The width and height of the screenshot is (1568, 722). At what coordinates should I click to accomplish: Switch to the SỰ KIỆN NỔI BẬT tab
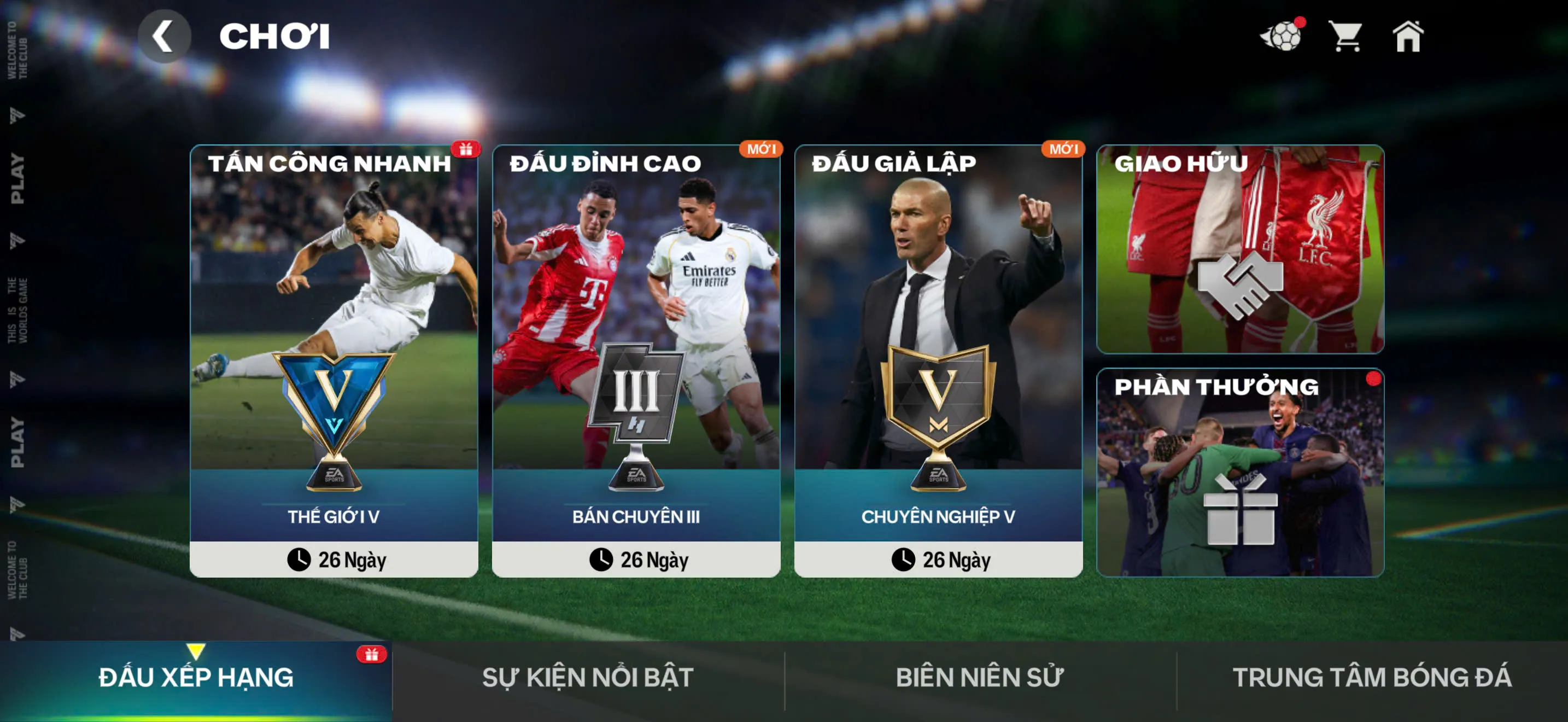click(587, 677)
